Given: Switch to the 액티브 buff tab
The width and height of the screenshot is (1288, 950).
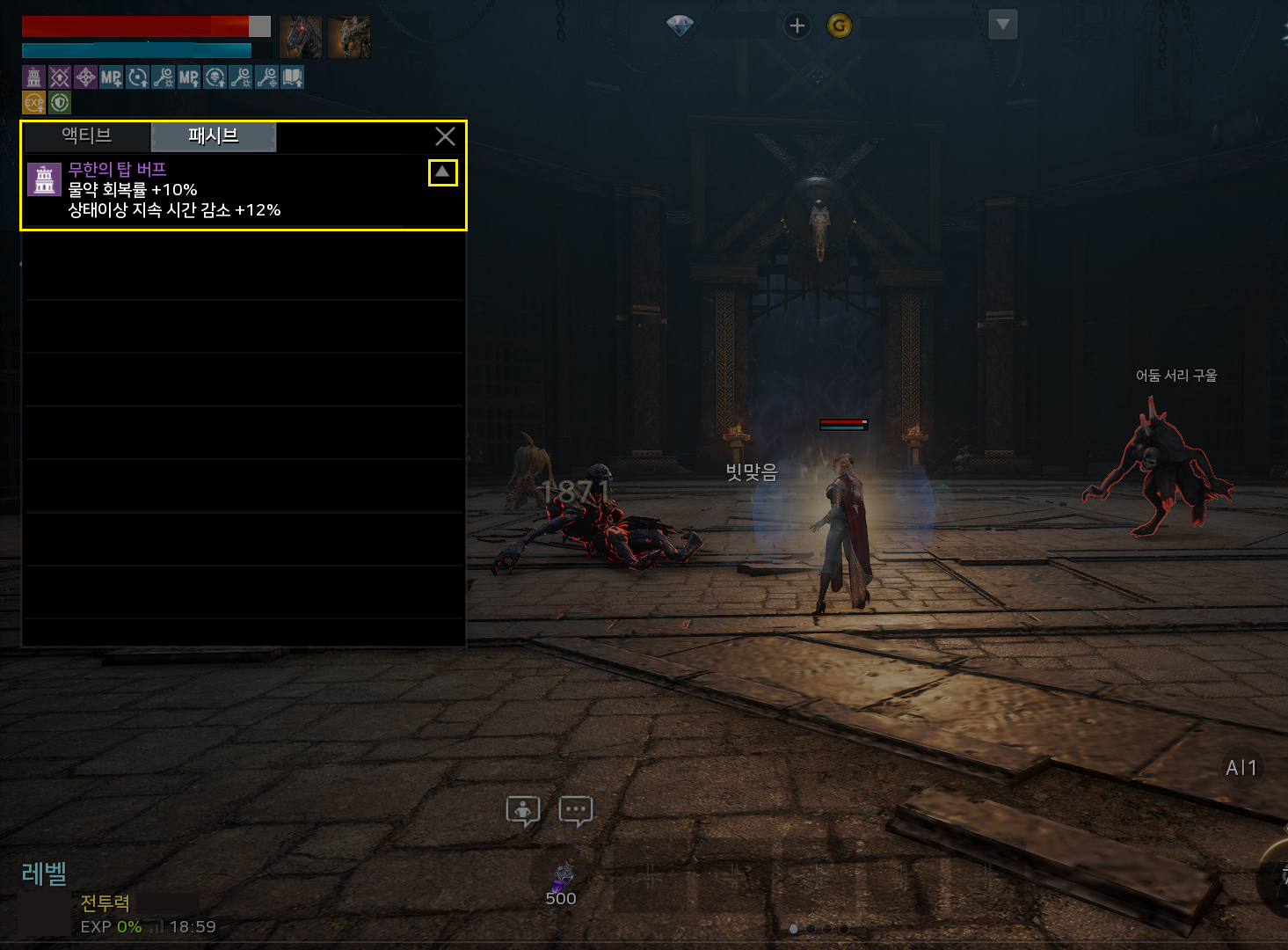Looking at the screenshot, I should tap(87, 136).
